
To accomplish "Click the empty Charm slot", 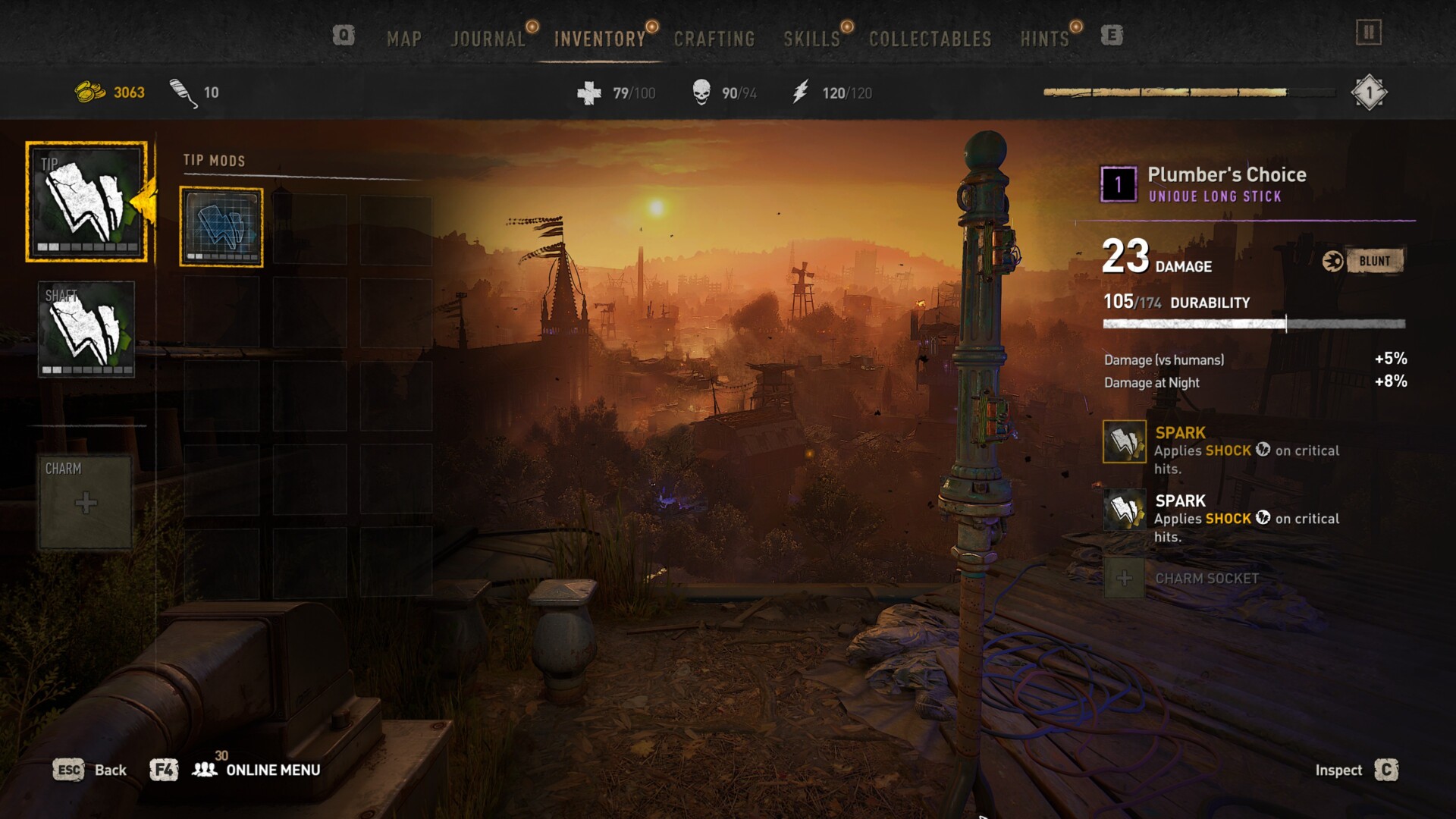I will tap(86, 502).
